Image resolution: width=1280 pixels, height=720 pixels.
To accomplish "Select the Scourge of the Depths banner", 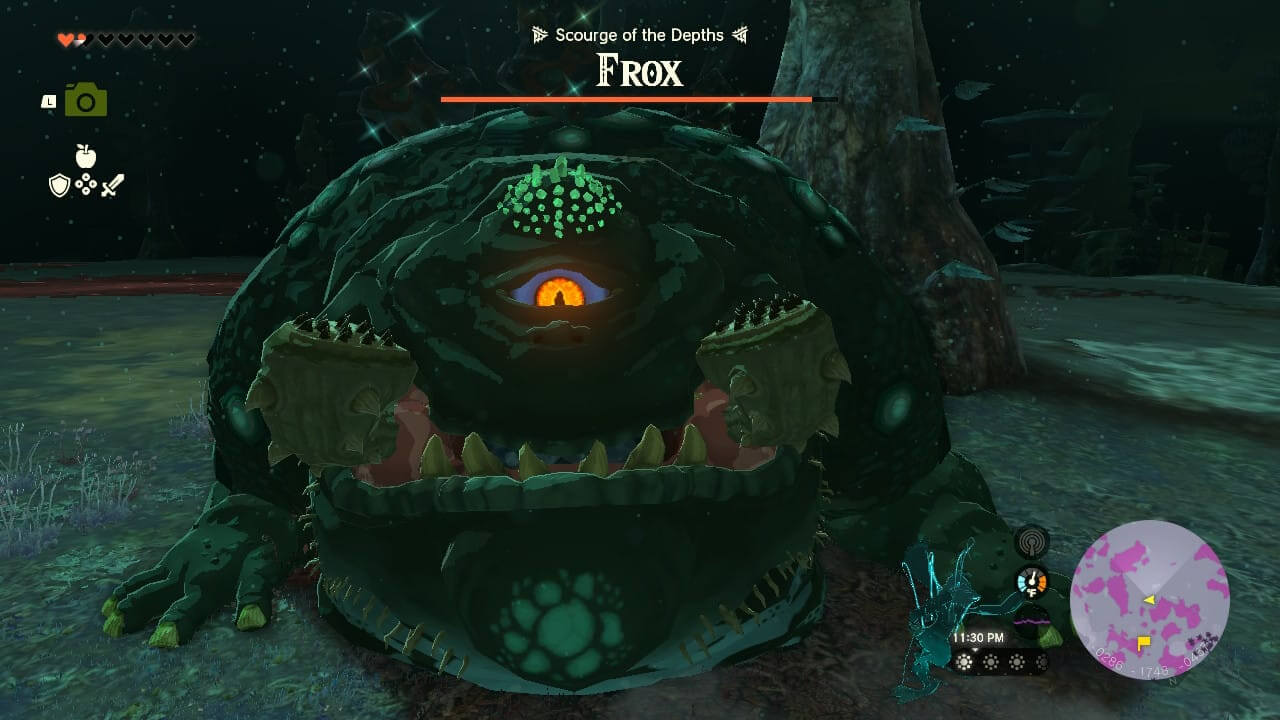I will point(640,35).
